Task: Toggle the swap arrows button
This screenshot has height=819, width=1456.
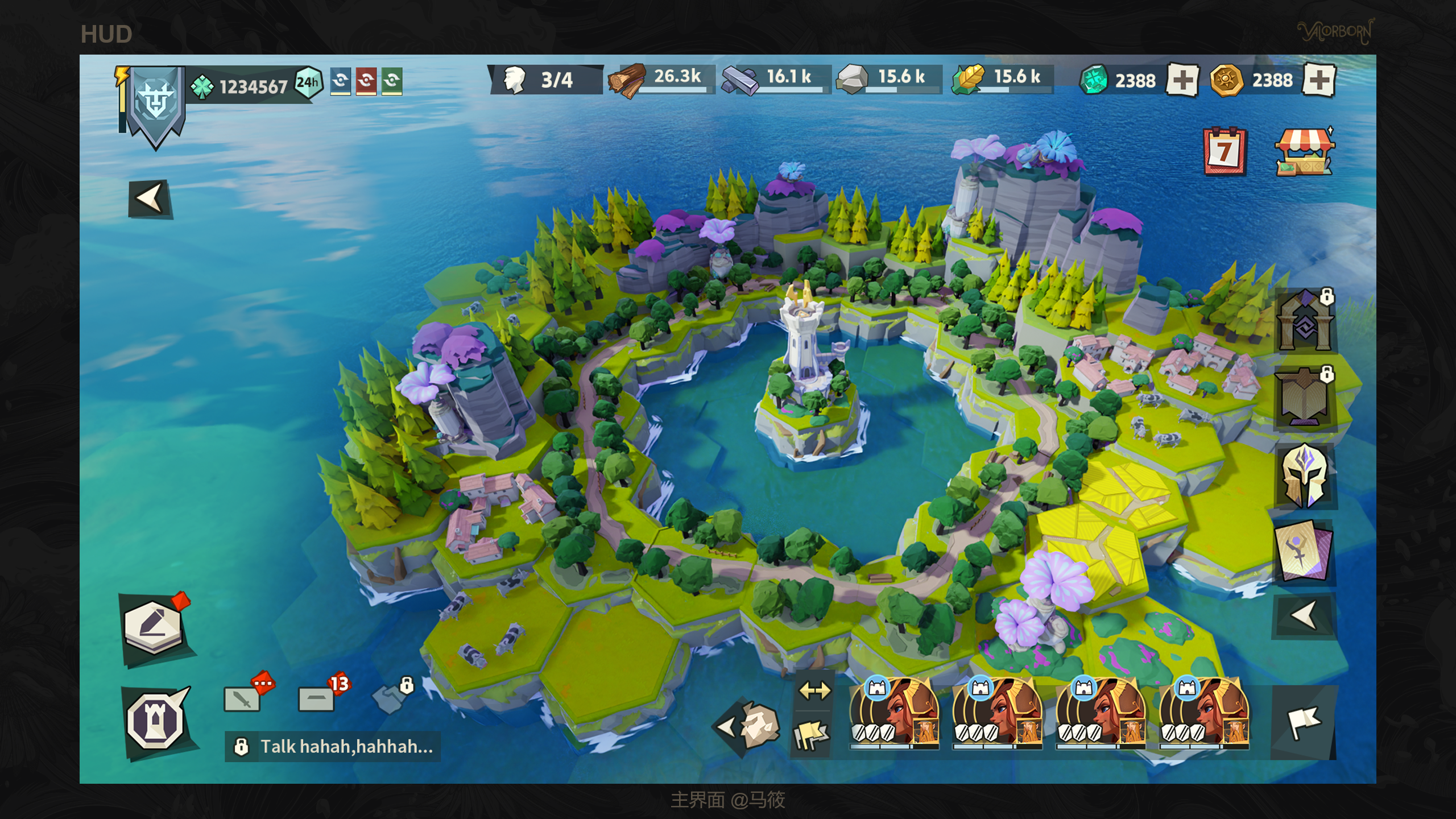Action: 814,691
